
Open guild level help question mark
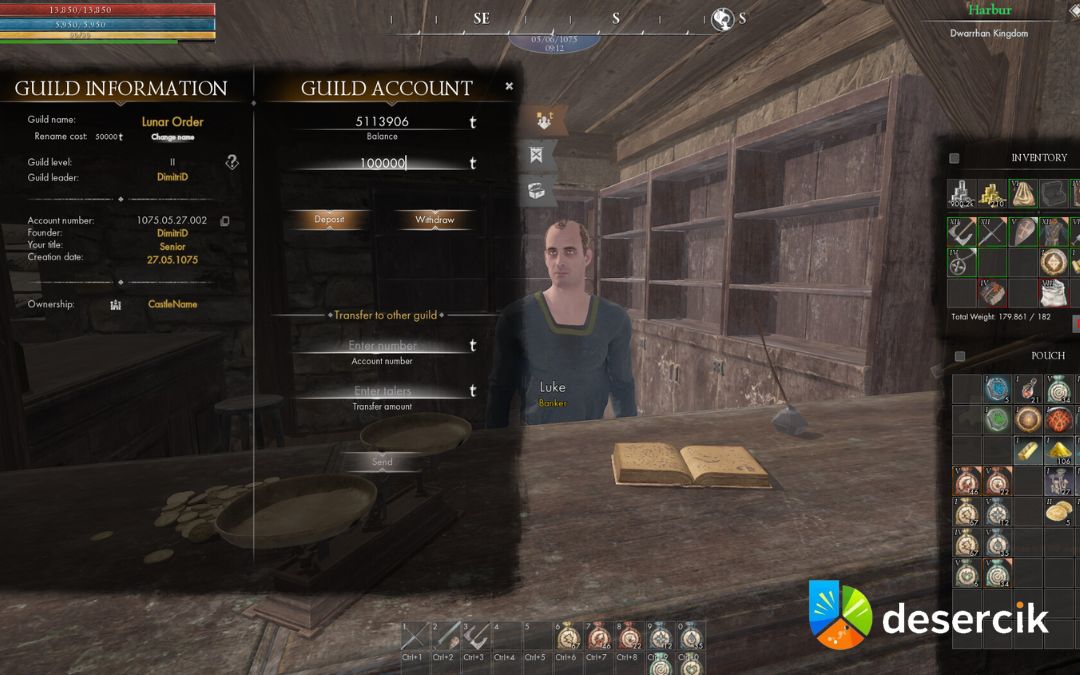pos(231,162)
